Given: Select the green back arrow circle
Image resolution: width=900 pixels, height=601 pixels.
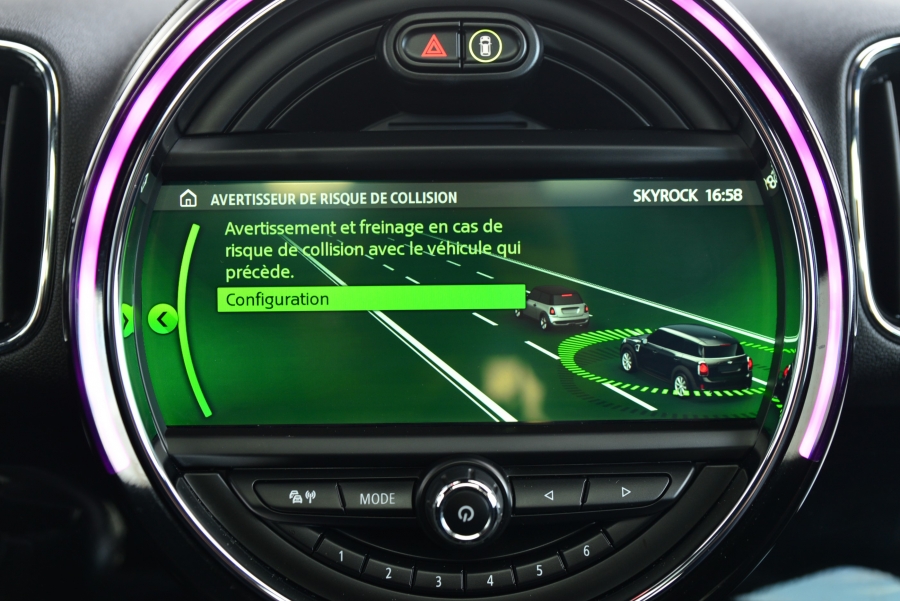Looking at the screenshot, I should (162, 319).
